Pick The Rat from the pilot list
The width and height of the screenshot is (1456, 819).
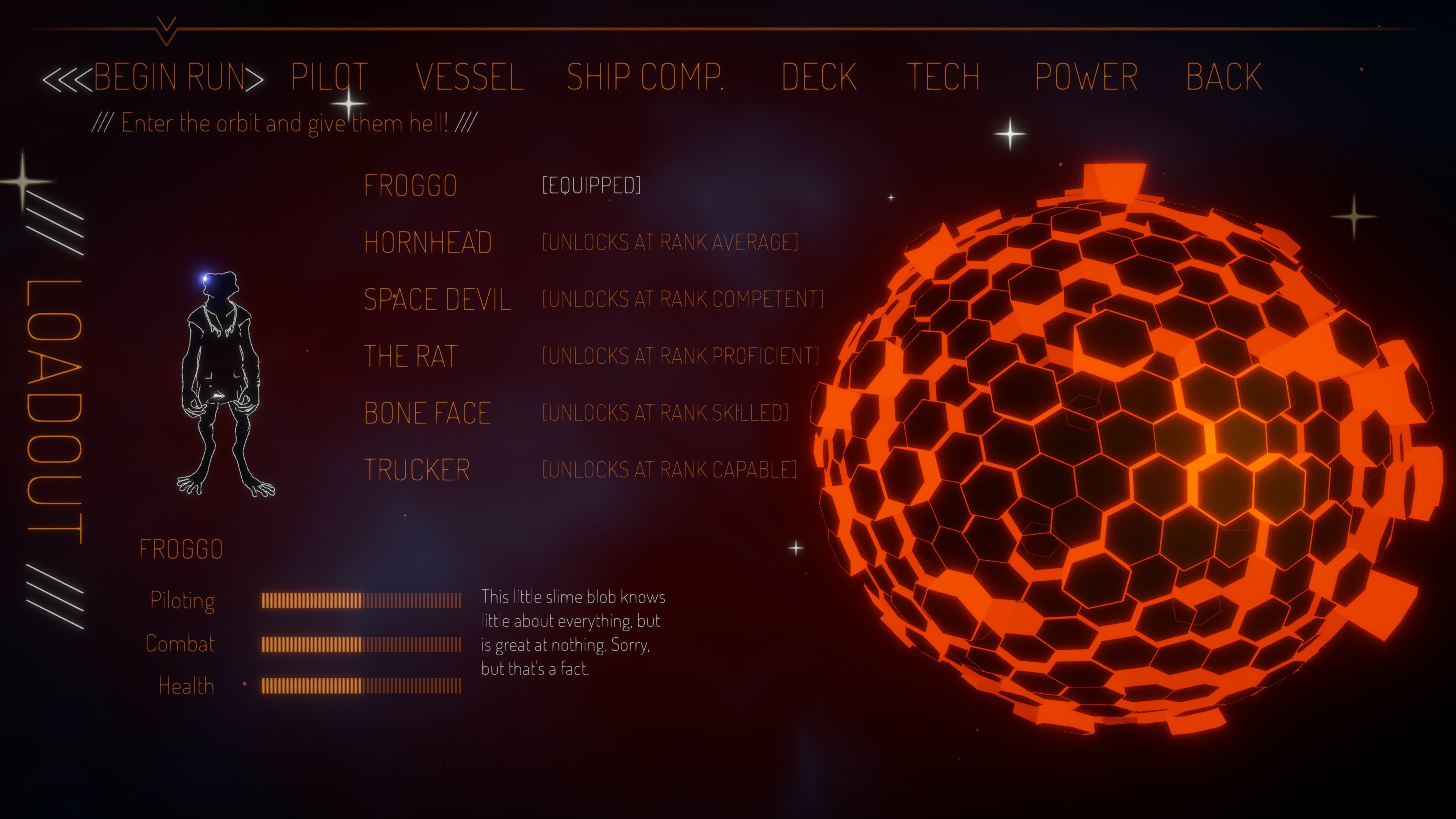(410, 357)
